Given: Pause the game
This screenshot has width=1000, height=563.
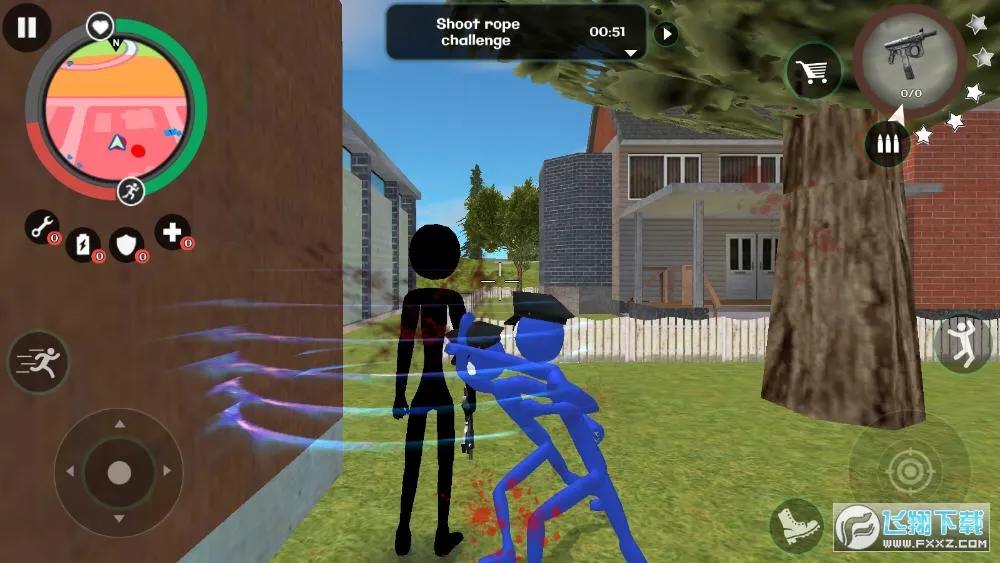Looking at the screenshot, I should coord(27,27).
